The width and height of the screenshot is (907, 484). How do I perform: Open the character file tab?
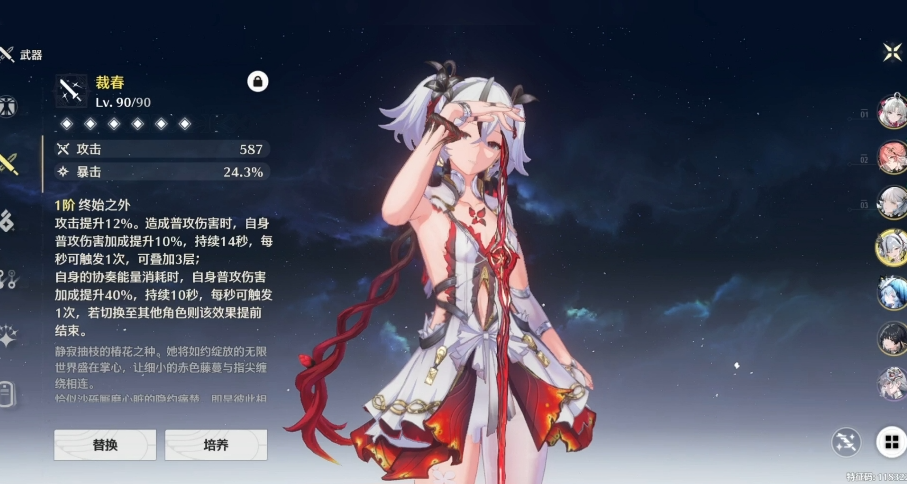coord(7,394)
